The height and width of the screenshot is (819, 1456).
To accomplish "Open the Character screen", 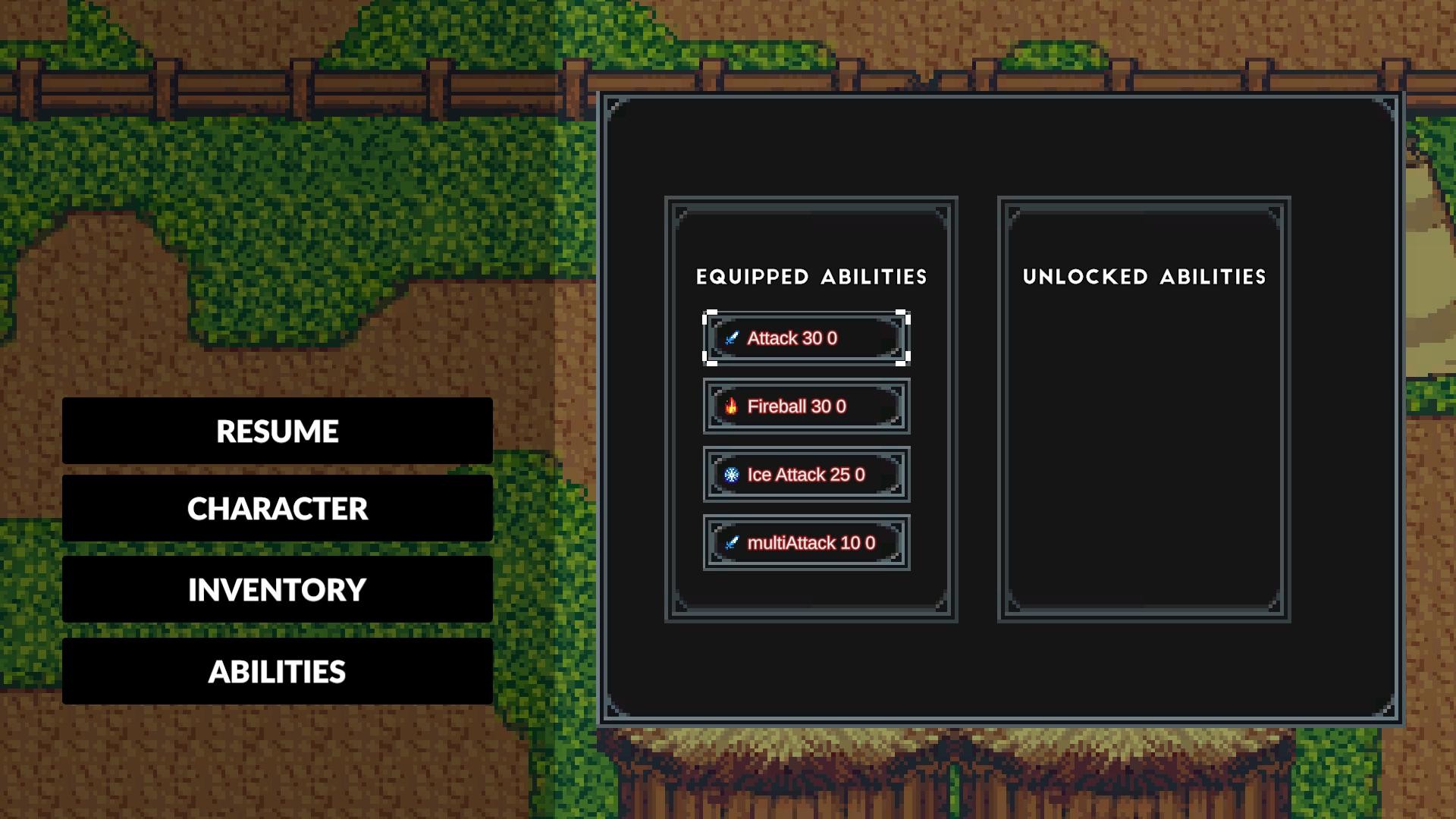I will pos(278,510).
